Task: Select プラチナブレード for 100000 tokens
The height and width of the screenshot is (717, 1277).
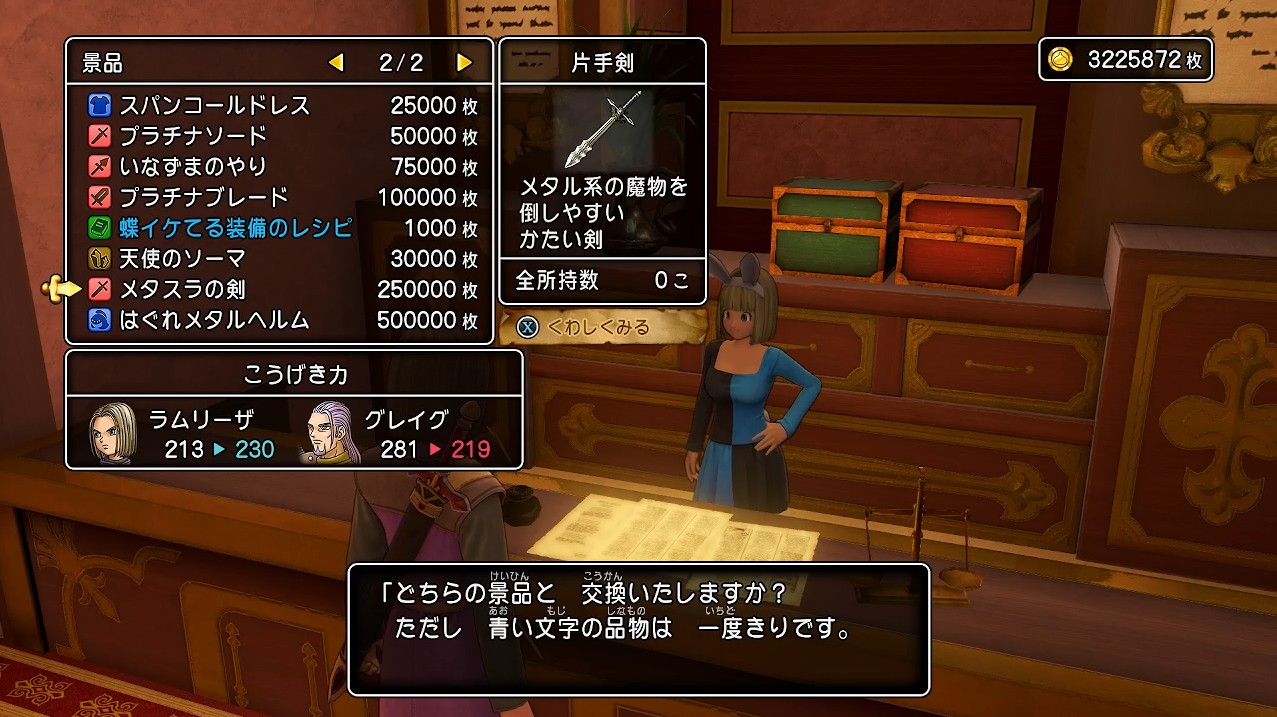Action: click(204, 197)
